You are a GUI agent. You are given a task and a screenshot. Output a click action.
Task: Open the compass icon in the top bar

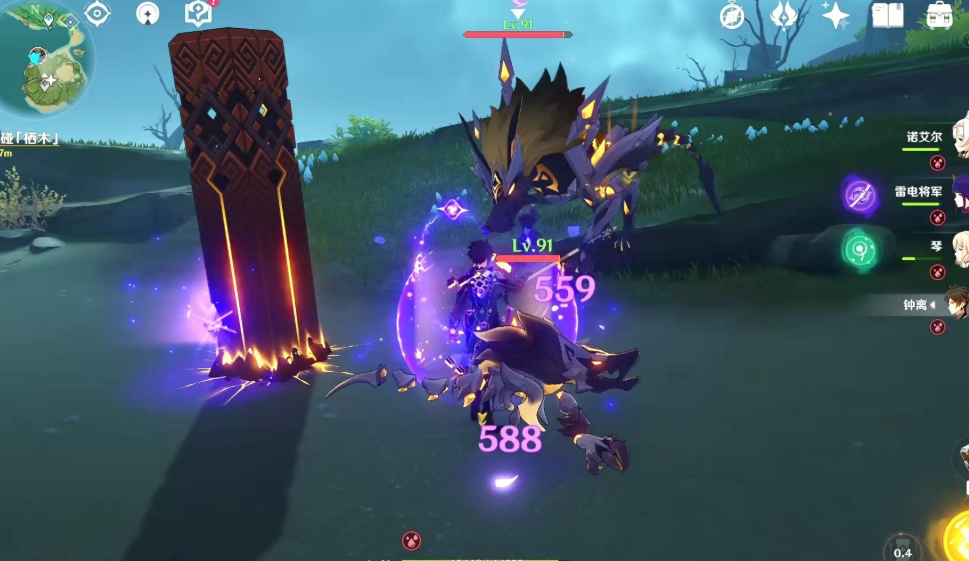(x=733, y=15)
